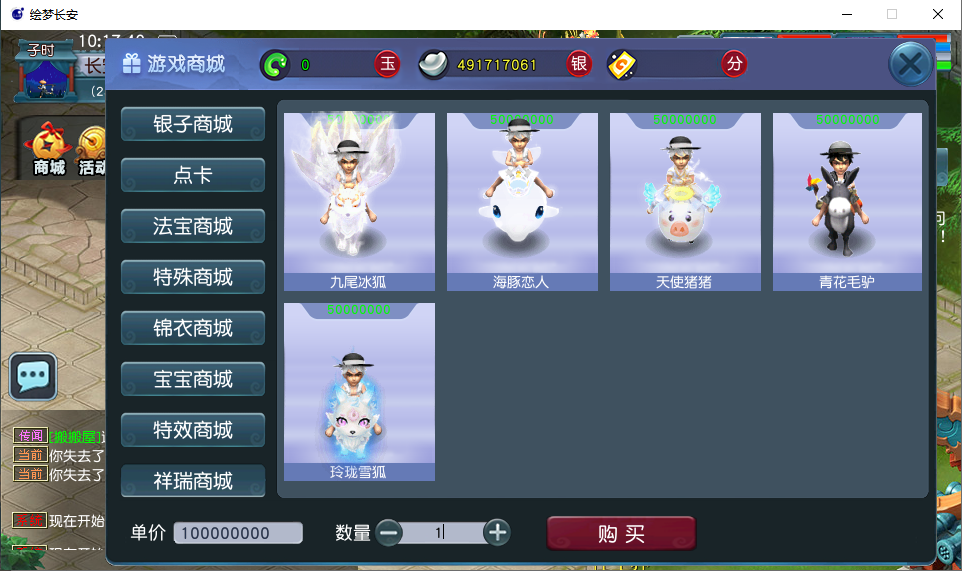
Task: Open the 点卡 shop category
Action: (x=193, y=175)
